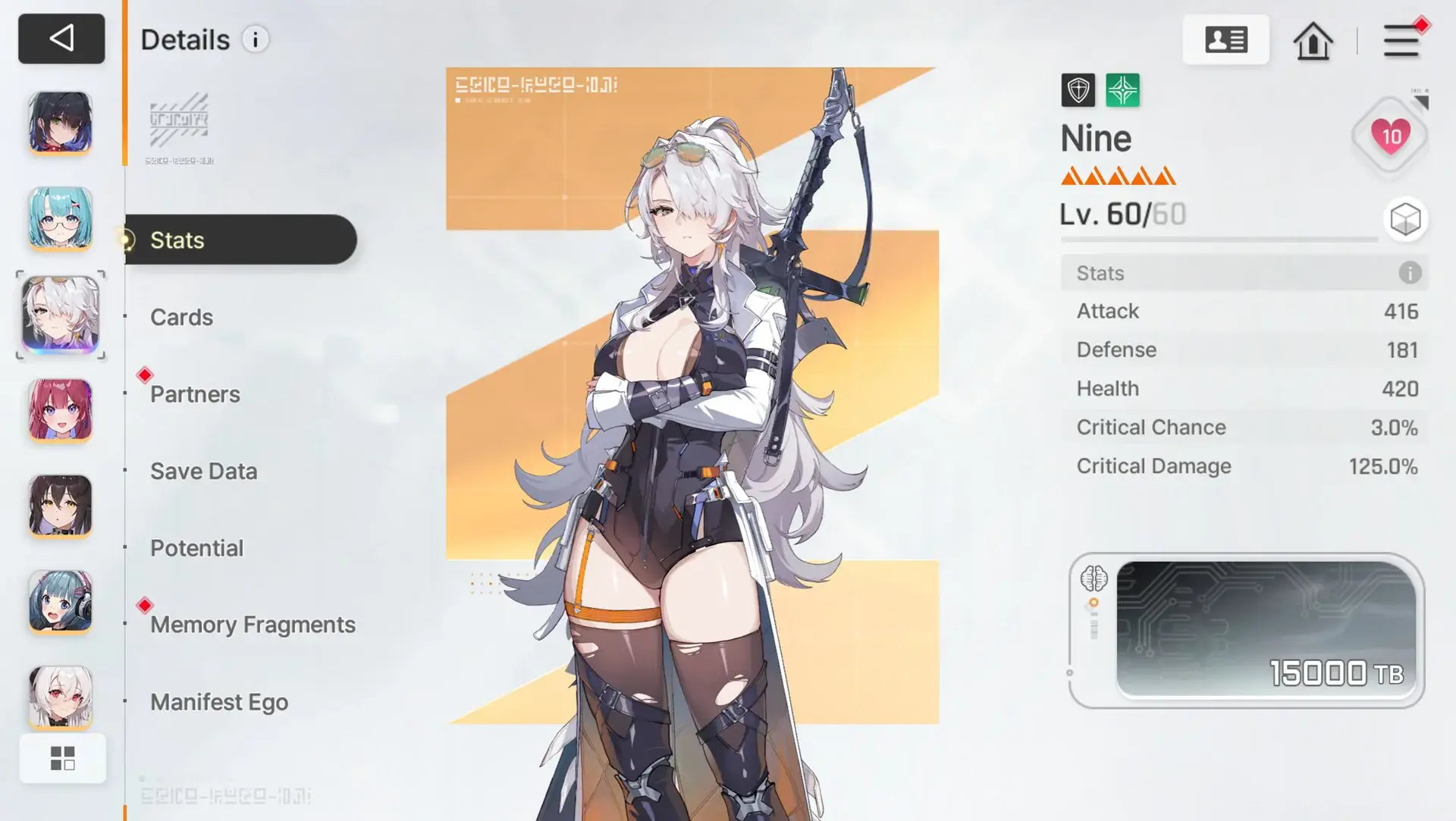Open the Potential section
This screenshot has height=821, width=1456.
point(196,547)
